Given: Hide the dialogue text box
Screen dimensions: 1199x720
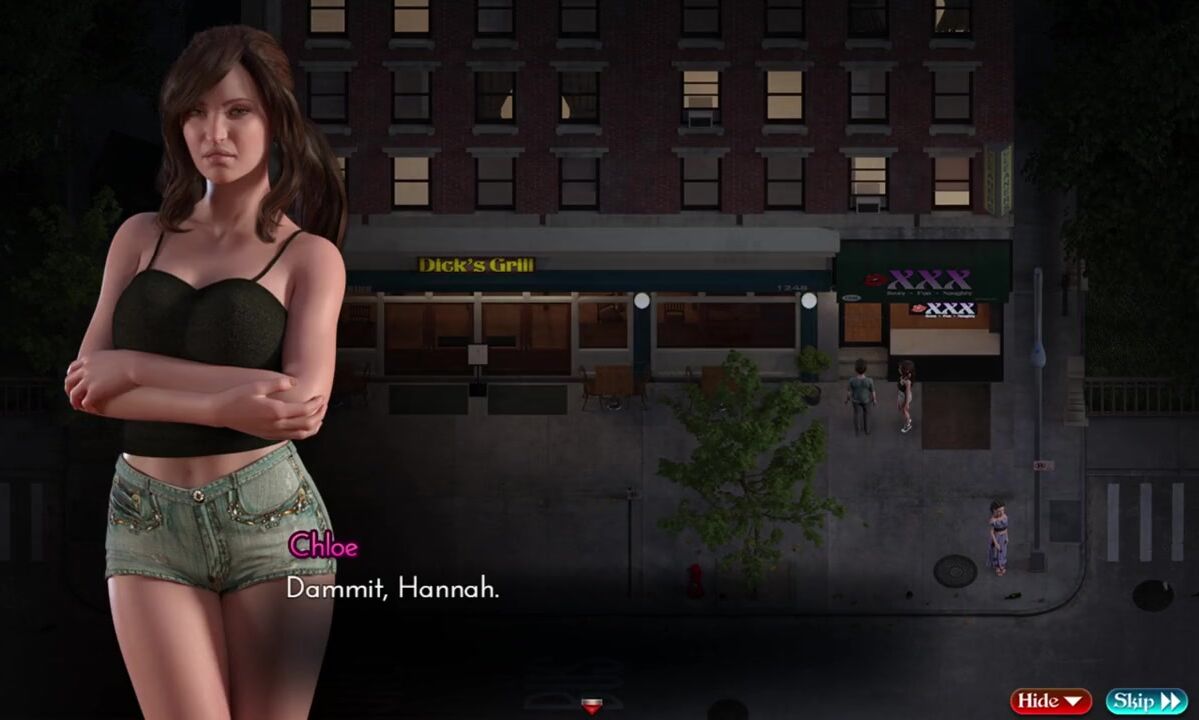Looking at the screenshot, I should (1051, 701).
